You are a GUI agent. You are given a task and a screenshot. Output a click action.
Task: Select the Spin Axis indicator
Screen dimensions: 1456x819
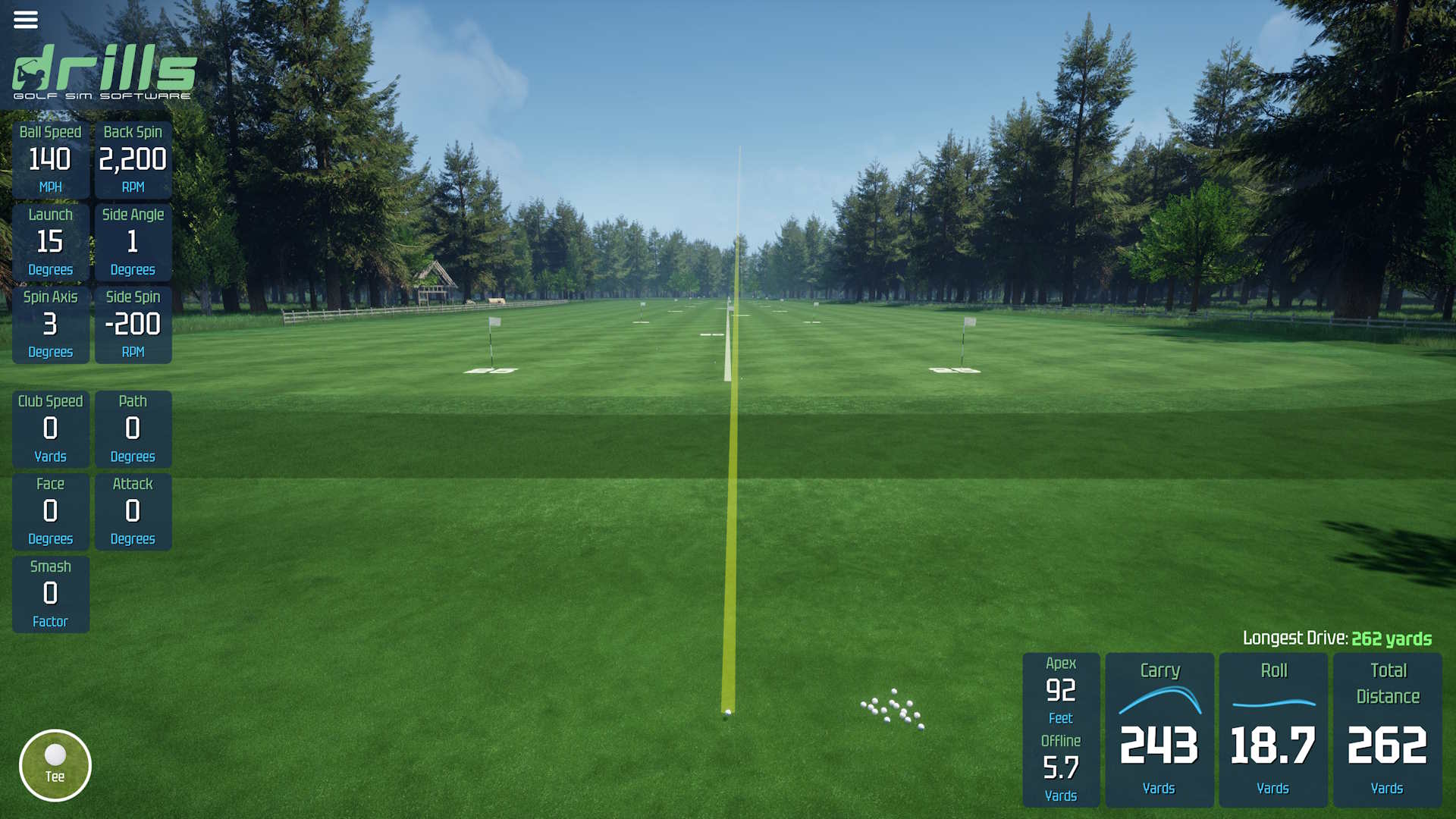(51, 323)
